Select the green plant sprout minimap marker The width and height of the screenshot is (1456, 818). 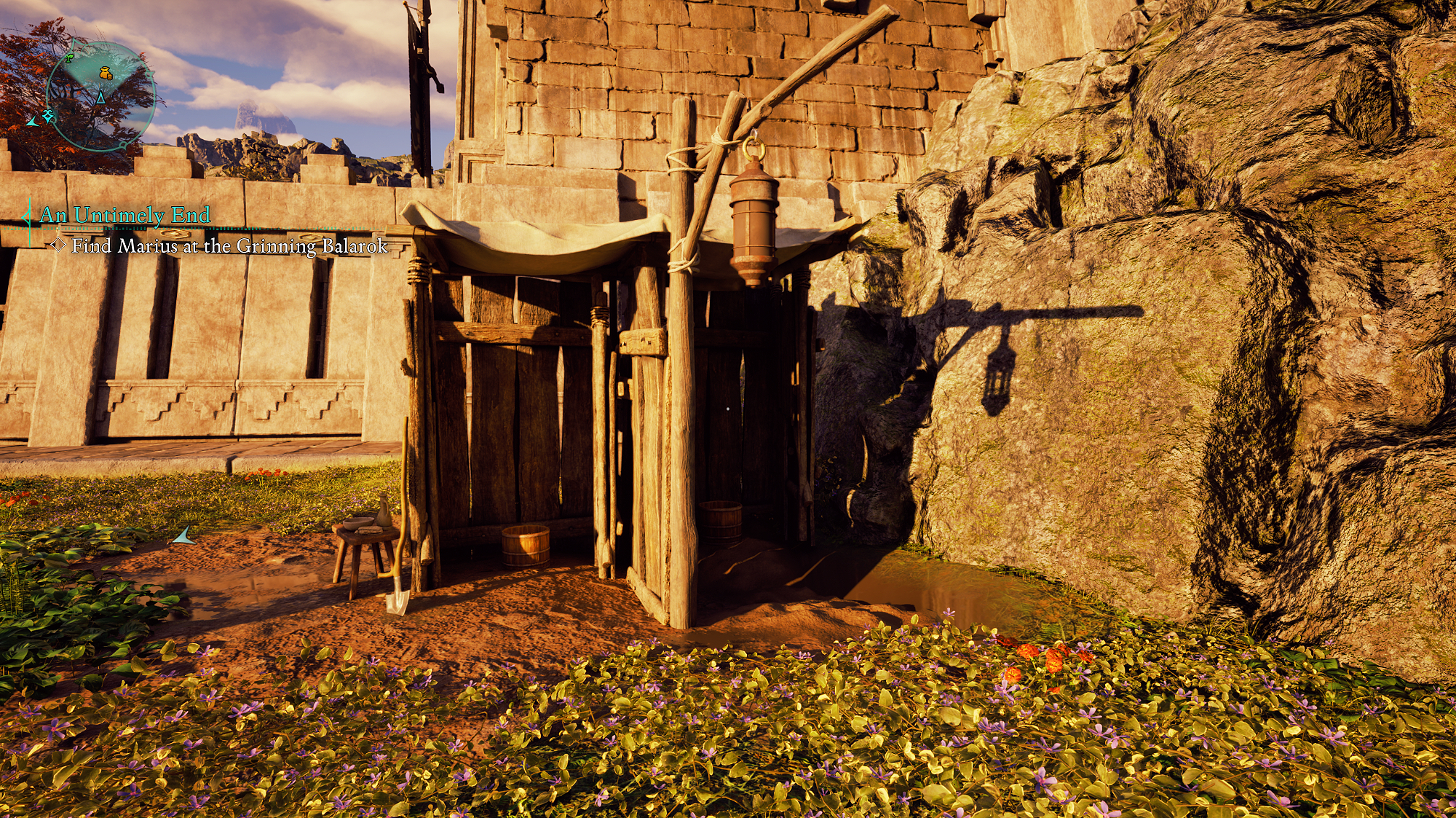[68, 58]
